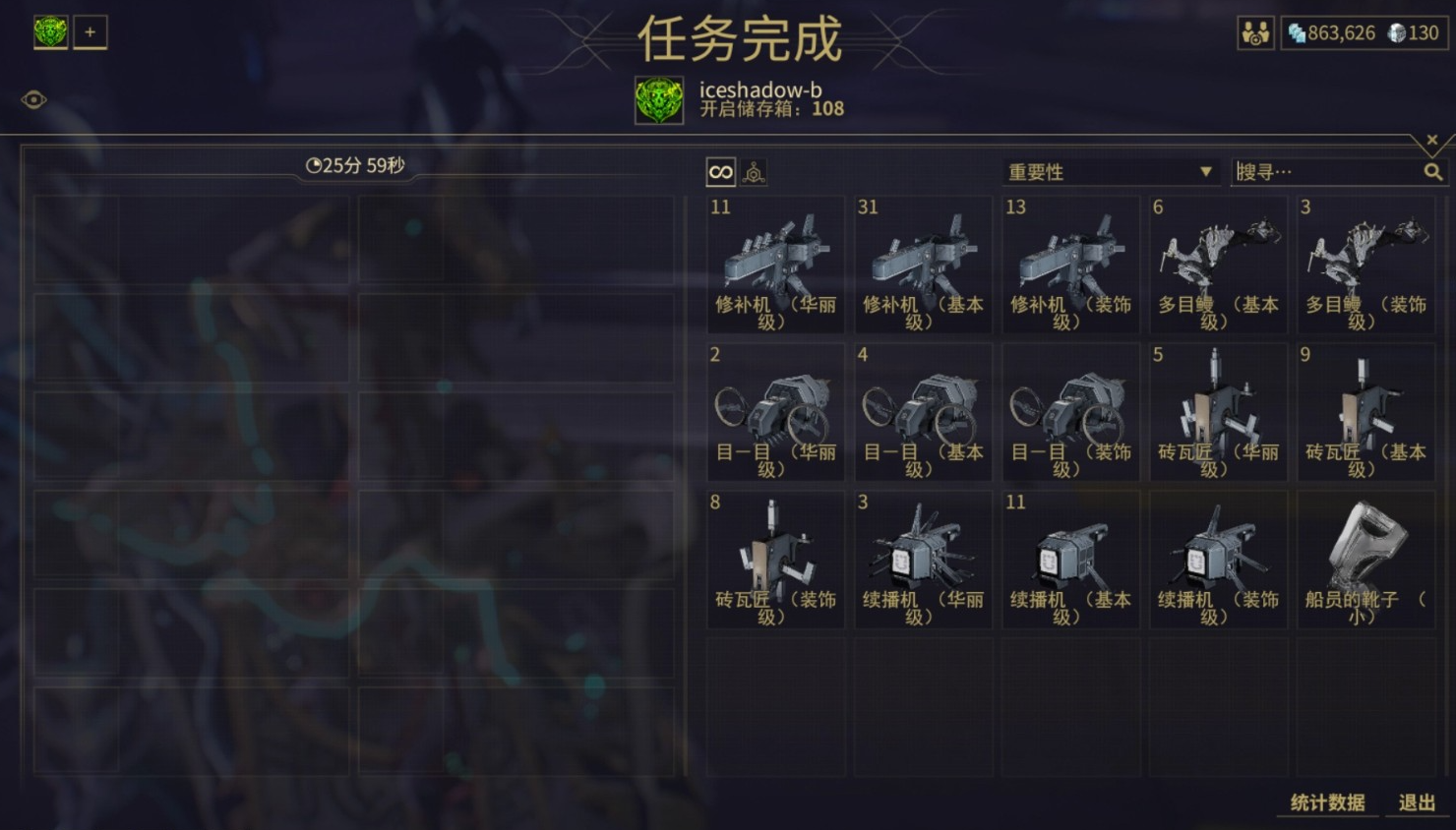Image resolution: width=1456 pixels, height=830 pixels.
Task: Click iceshadow-b's green avatar emblem
Action: point(657,99)
